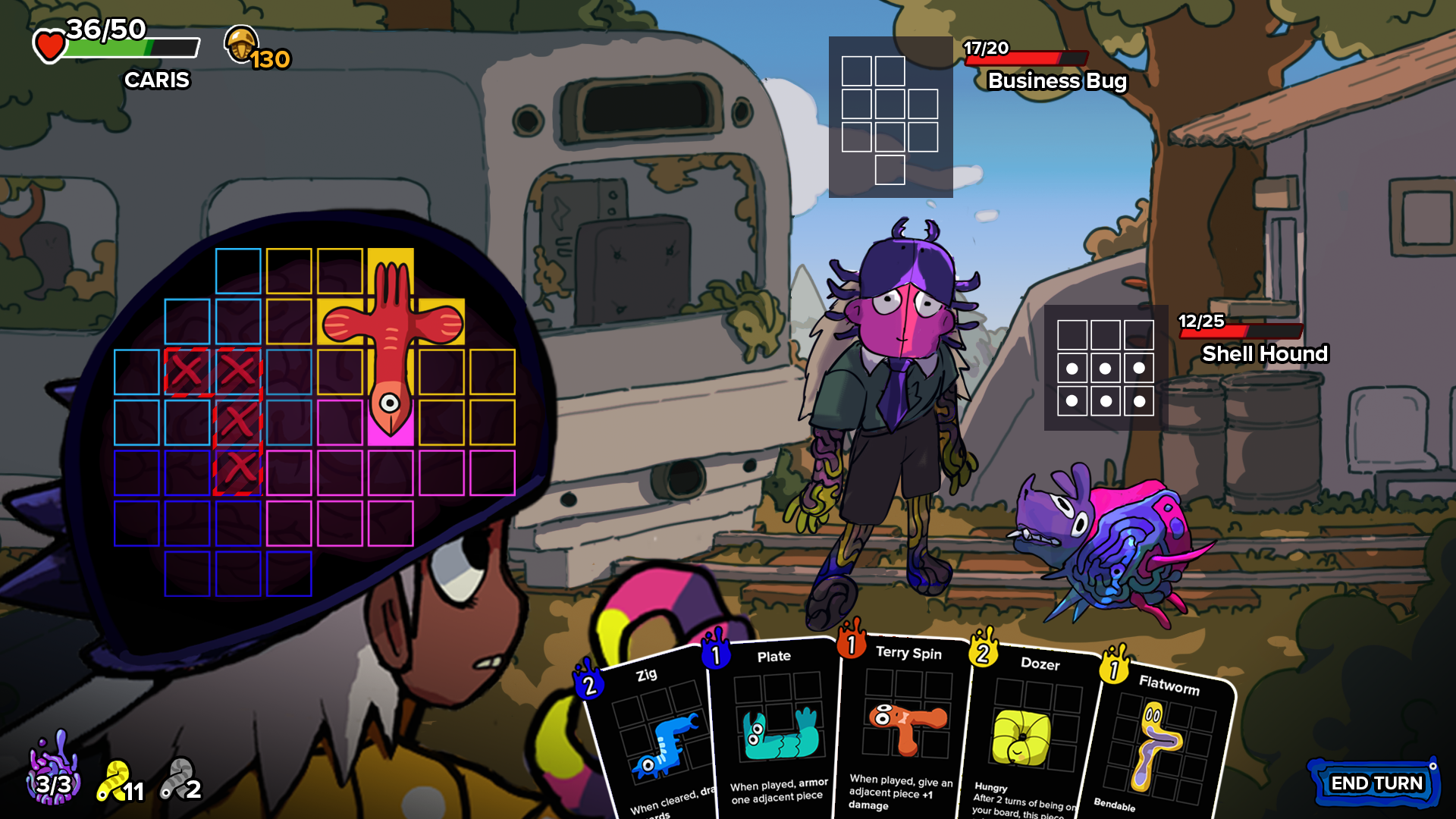Click the END TURN button

[x=1376, y=783]
